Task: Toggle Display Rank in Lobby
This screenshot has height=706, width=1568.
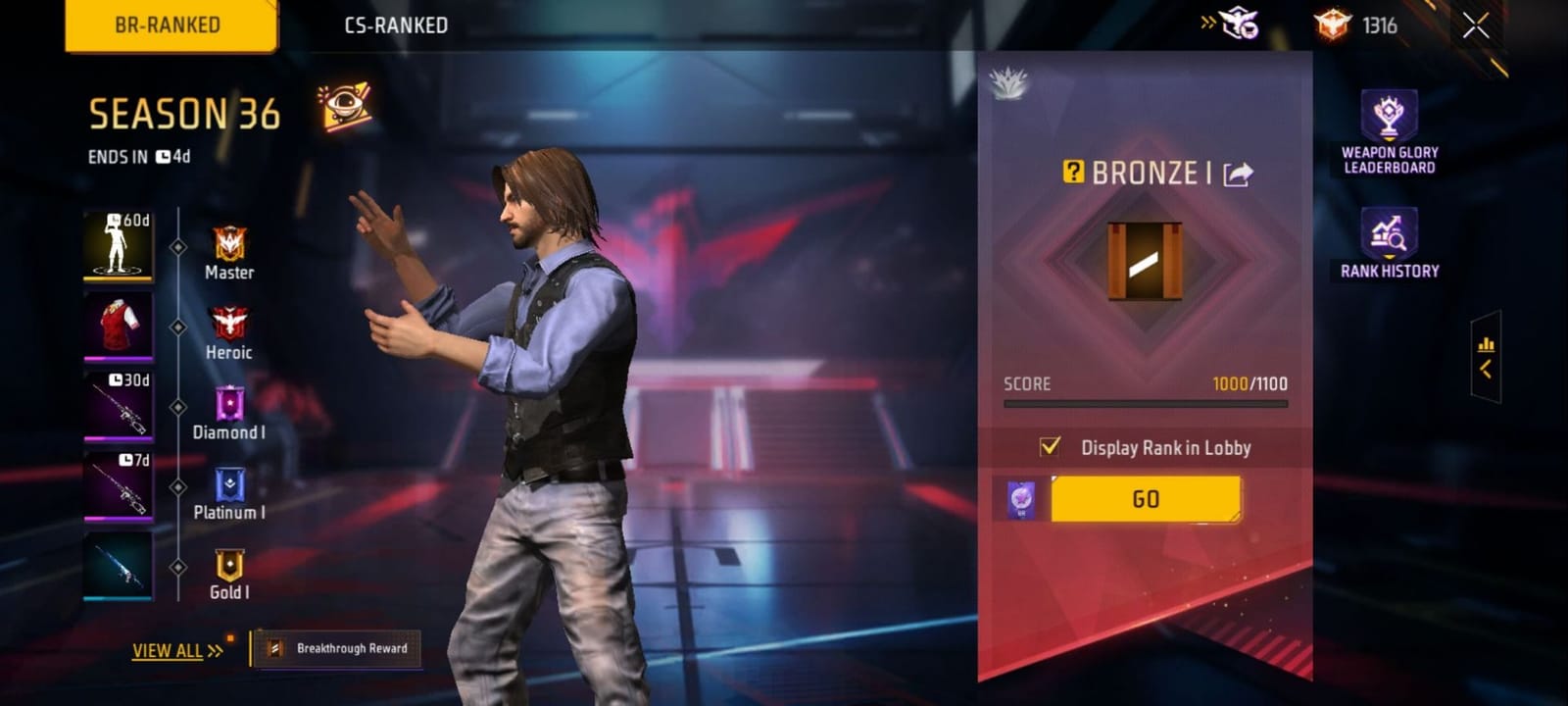Action: pos(1051,447)
